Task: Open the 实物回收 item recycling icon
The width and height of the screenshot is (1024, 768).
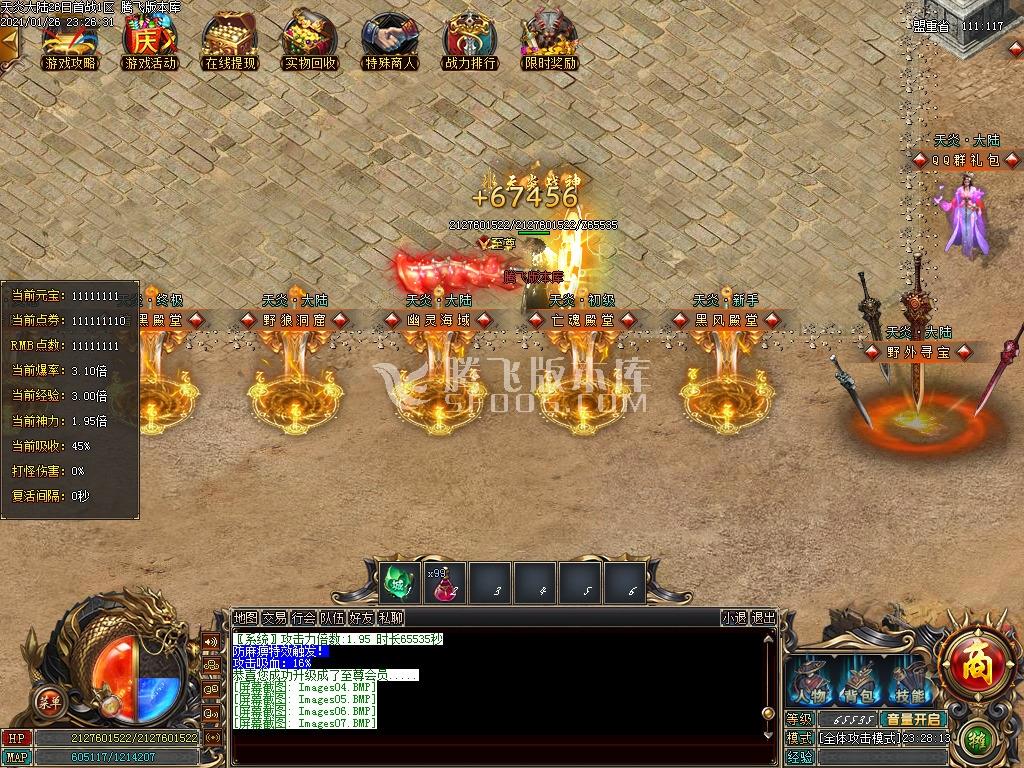Action: [310, 42]
